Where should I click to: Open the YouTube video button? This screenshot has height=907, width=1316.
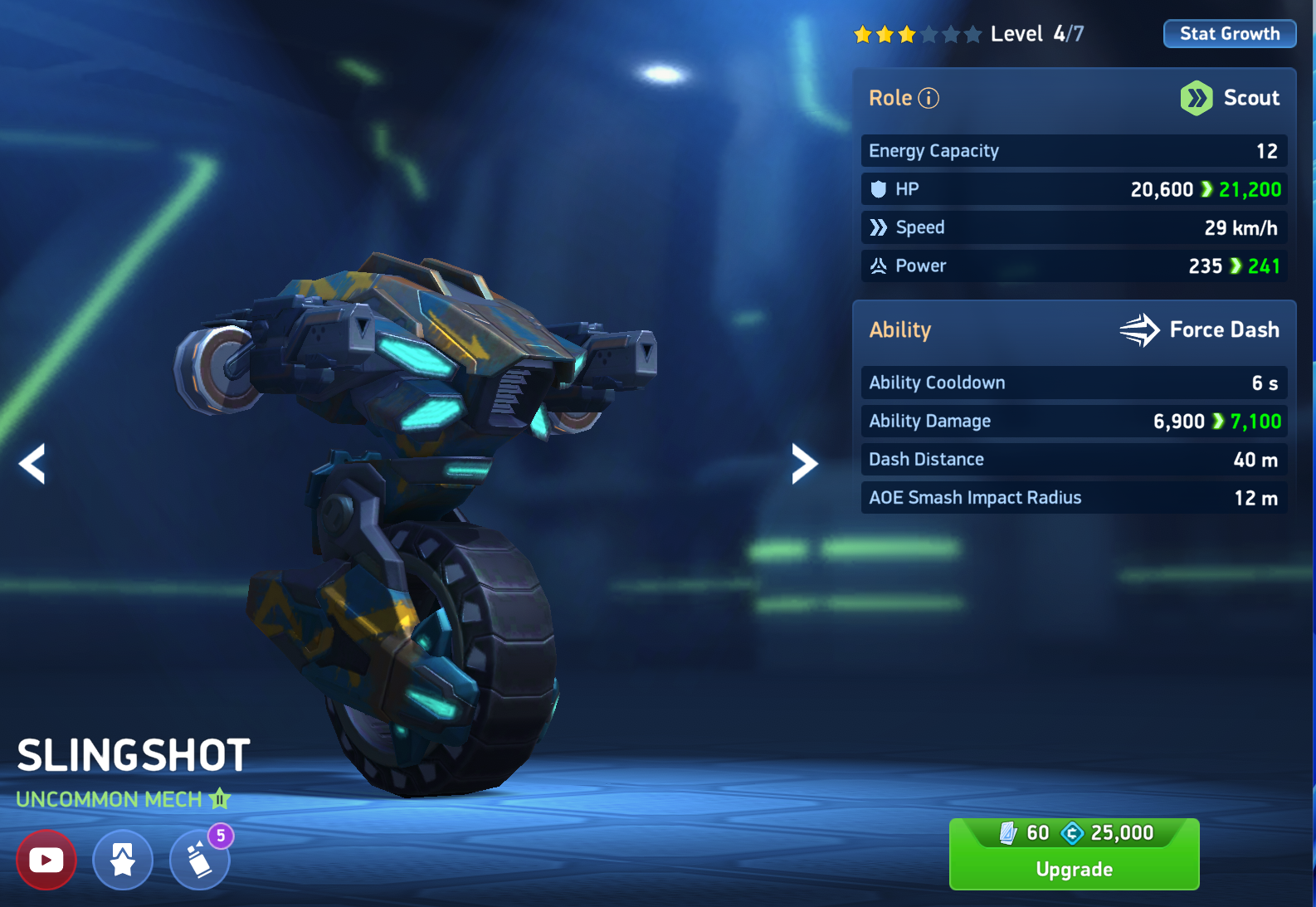point(46,860)
